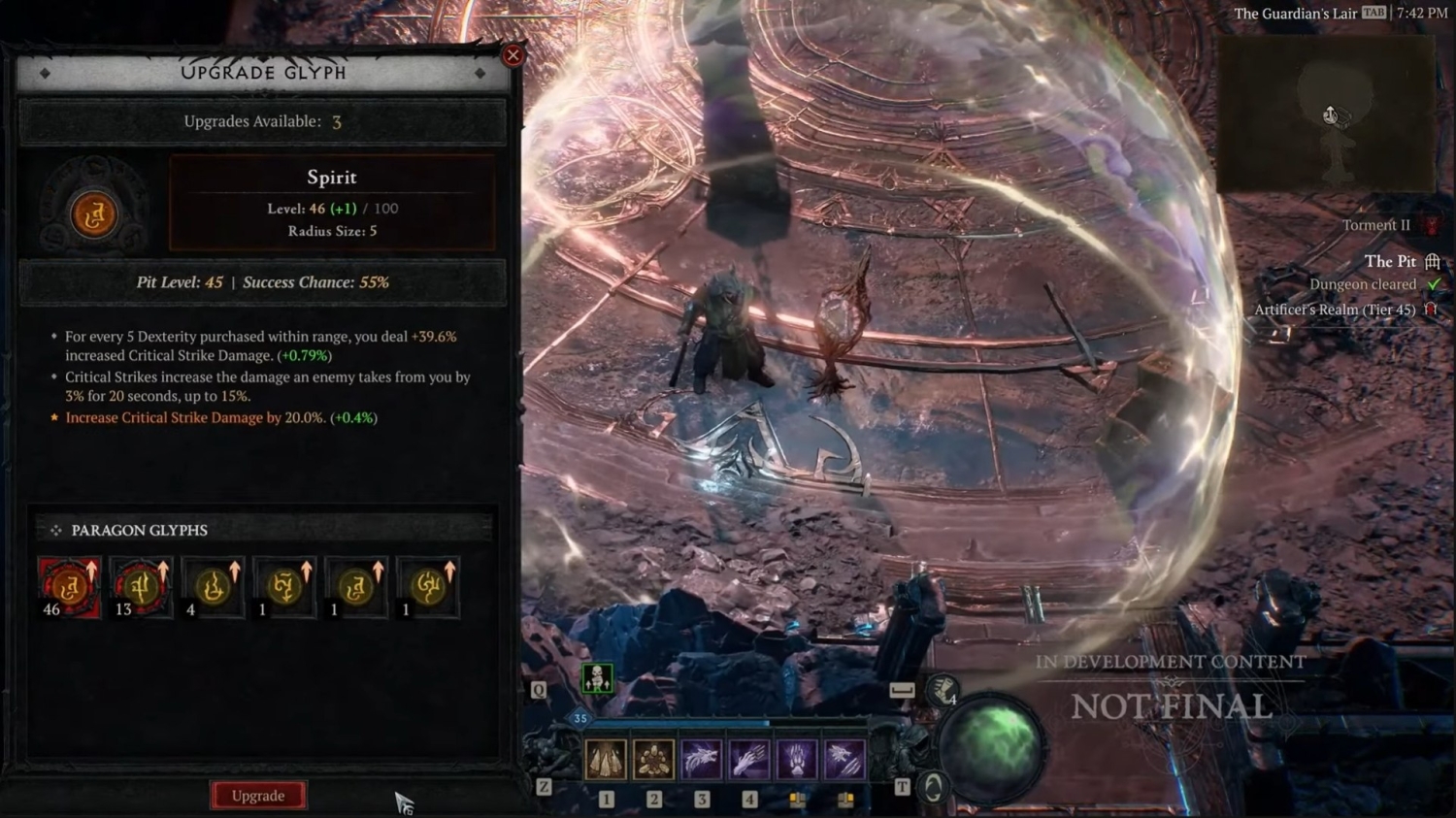Click the evade boot icon

[x=941, y=691]
